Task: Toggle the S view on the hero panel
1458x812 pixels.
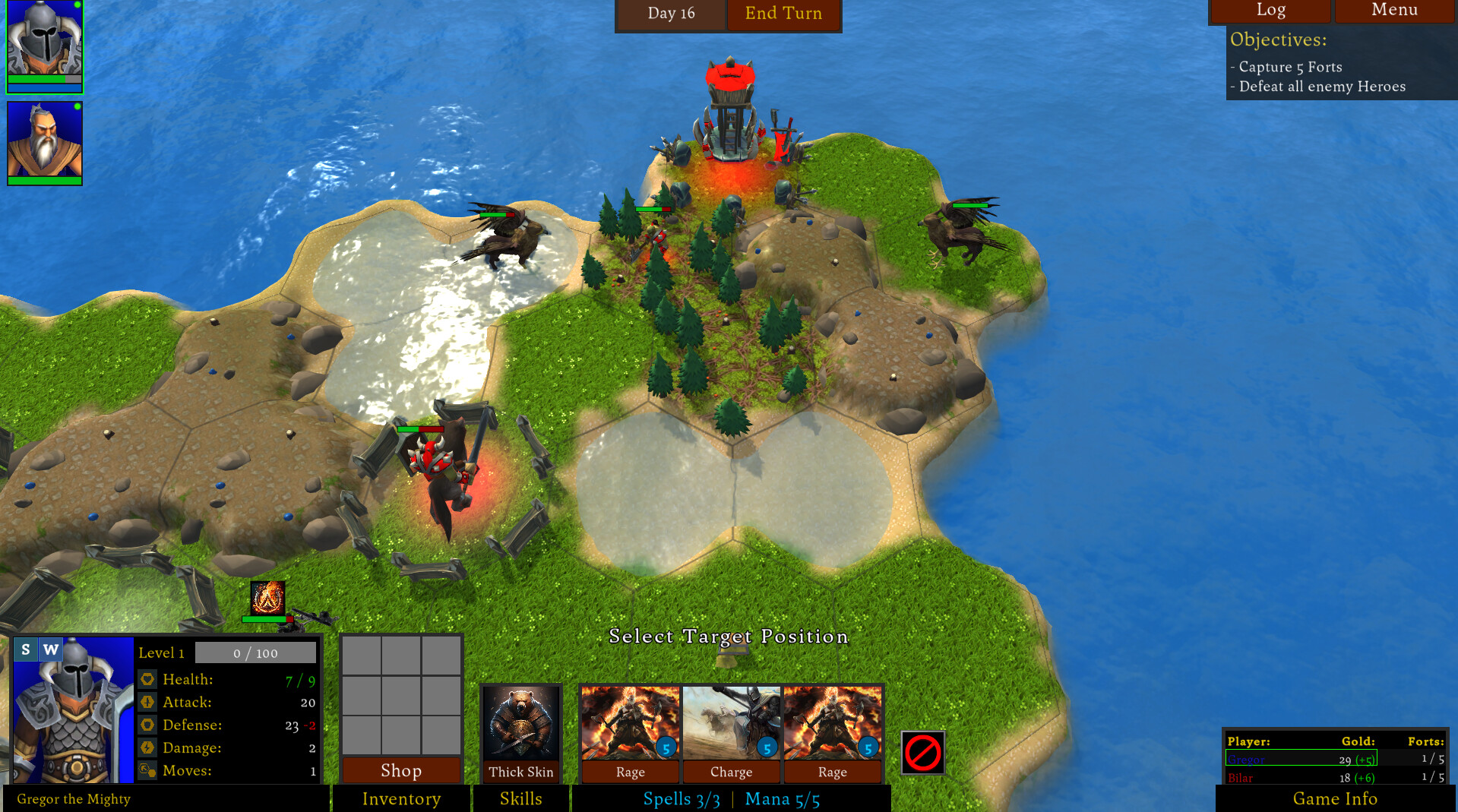Action: 25,649
